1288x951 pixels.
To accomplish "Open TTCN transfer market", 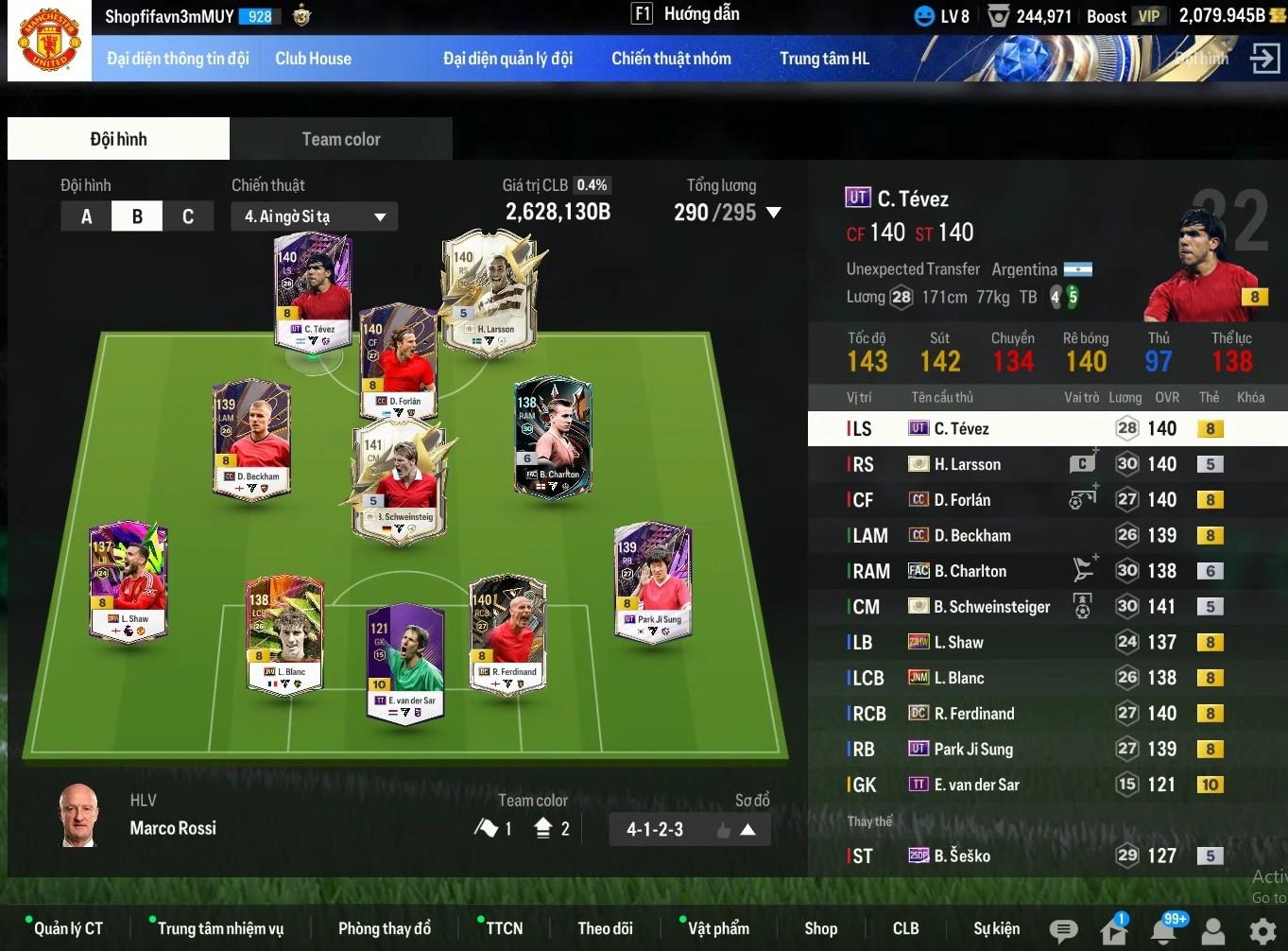I will click(504, 928).
